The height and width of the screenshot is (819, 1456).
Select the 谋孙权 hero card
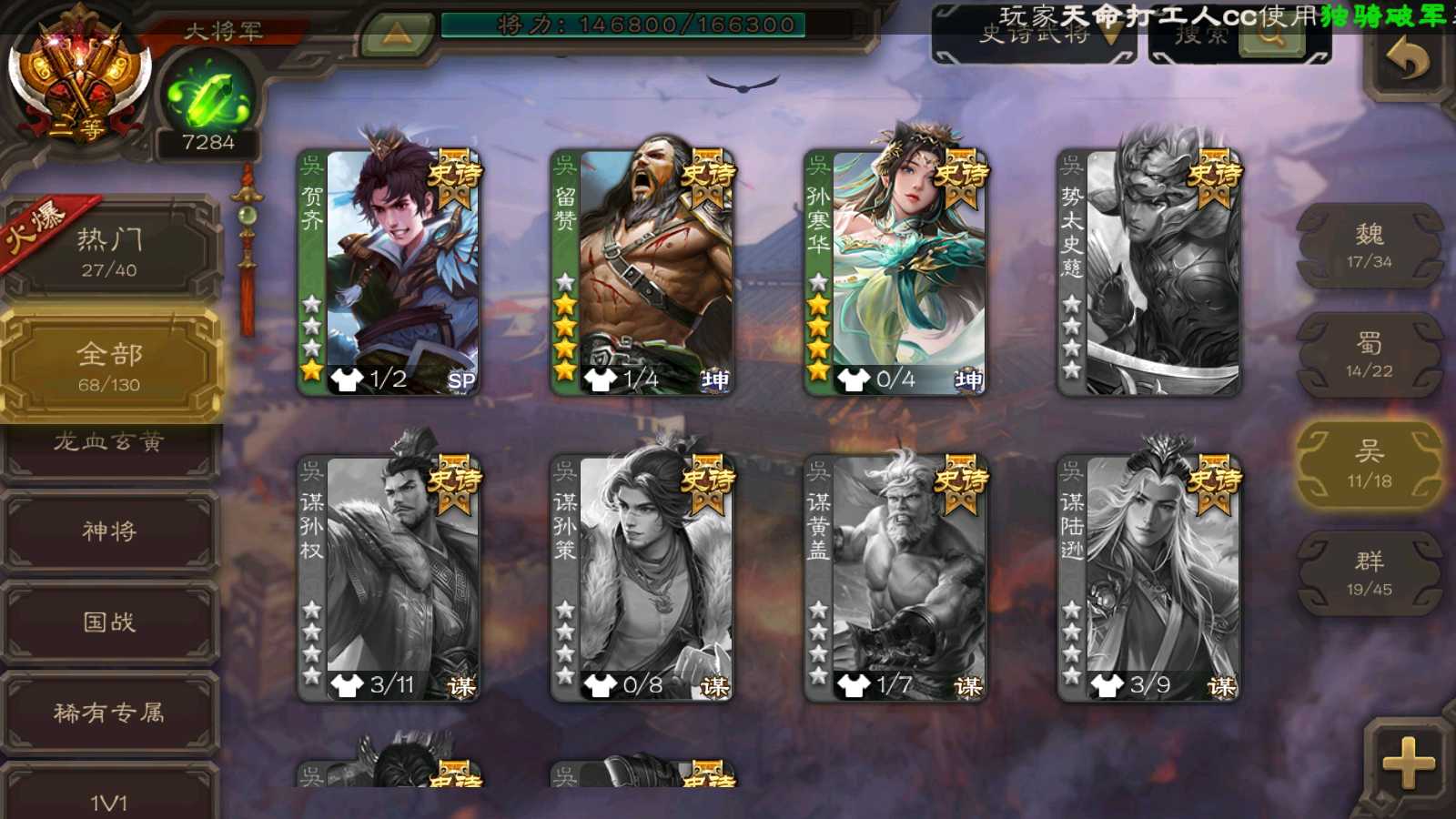[389, 579]
